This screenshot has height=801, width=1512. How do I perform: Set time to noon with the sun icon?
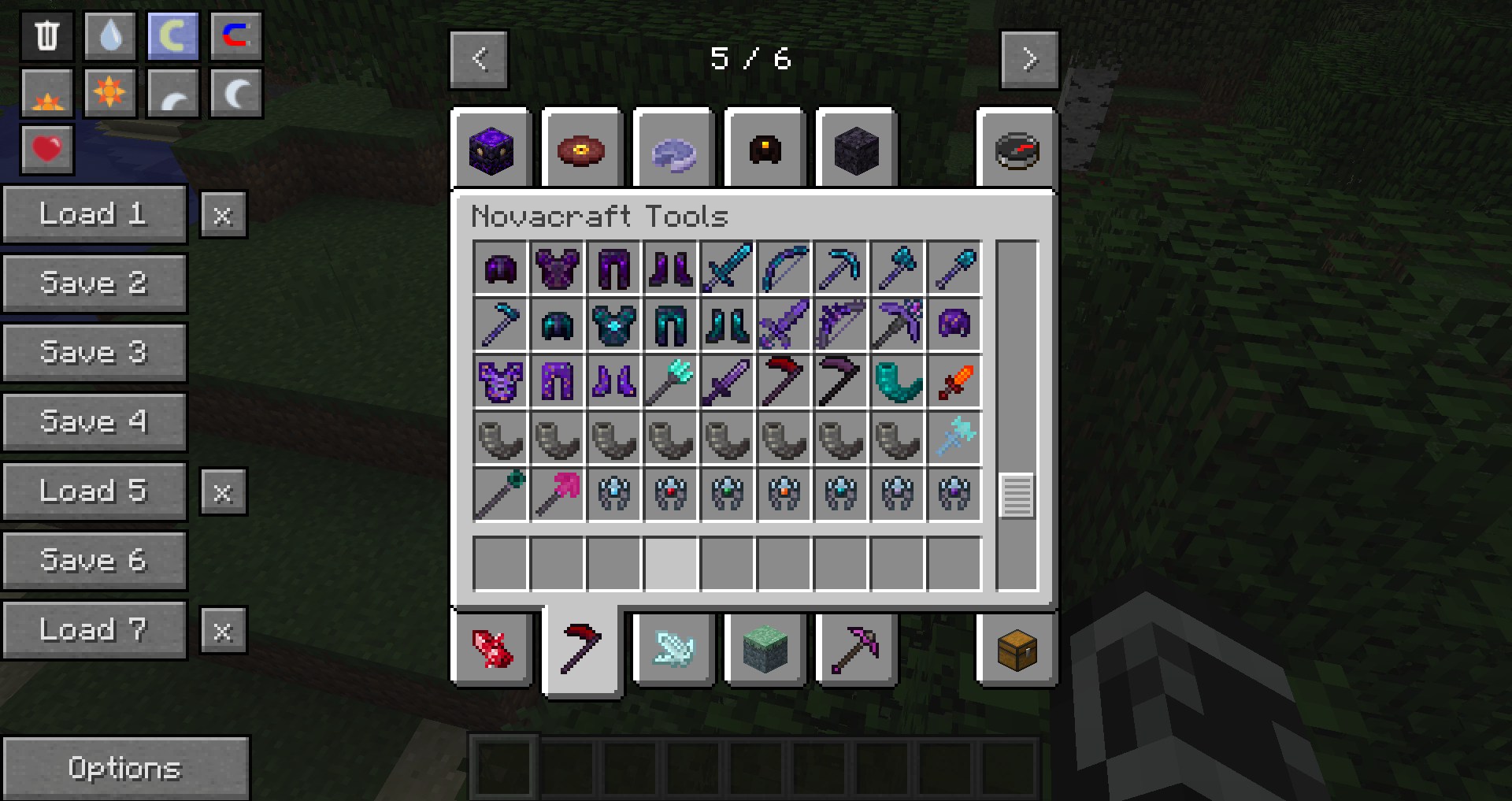109,91
